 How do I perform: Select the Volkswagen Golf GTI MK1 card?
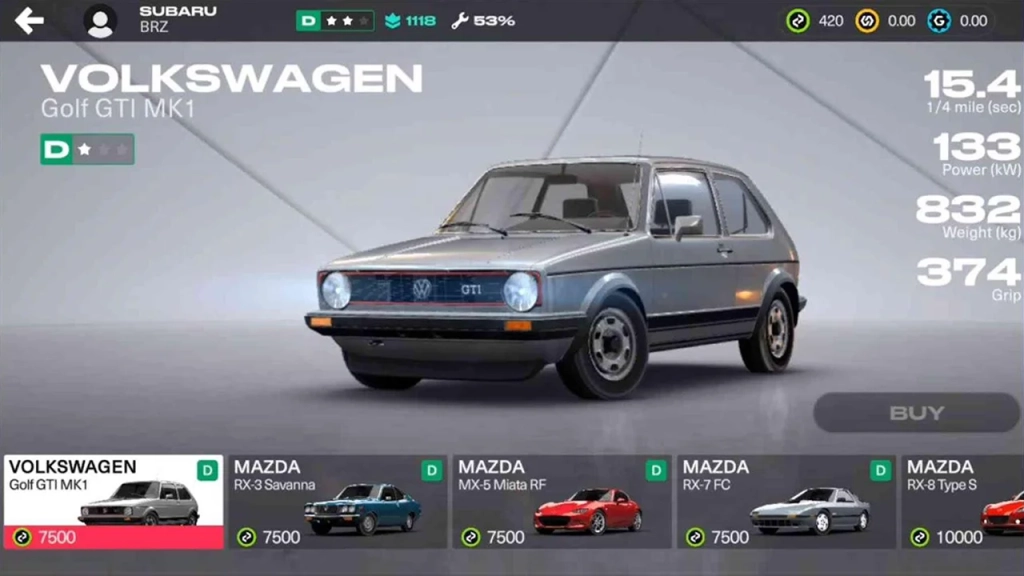(x=113, y=502)
